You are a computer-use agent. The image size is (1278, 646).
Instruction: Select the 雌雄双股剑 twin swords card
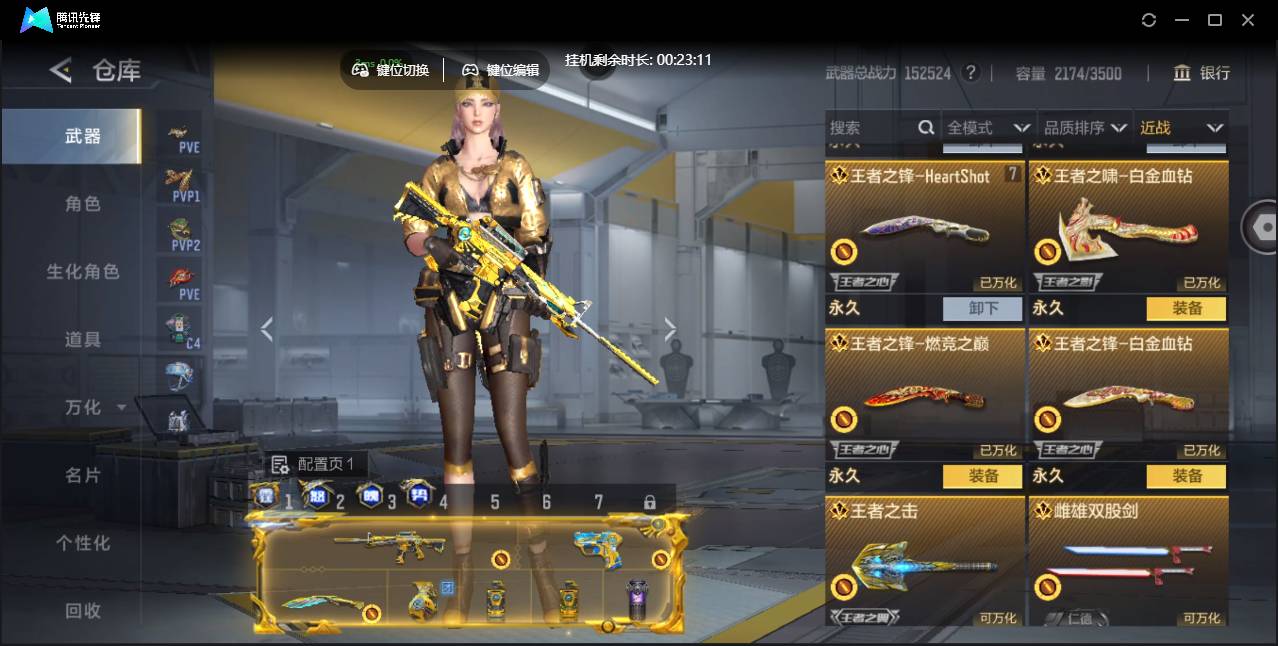(x=1128, y=562)
